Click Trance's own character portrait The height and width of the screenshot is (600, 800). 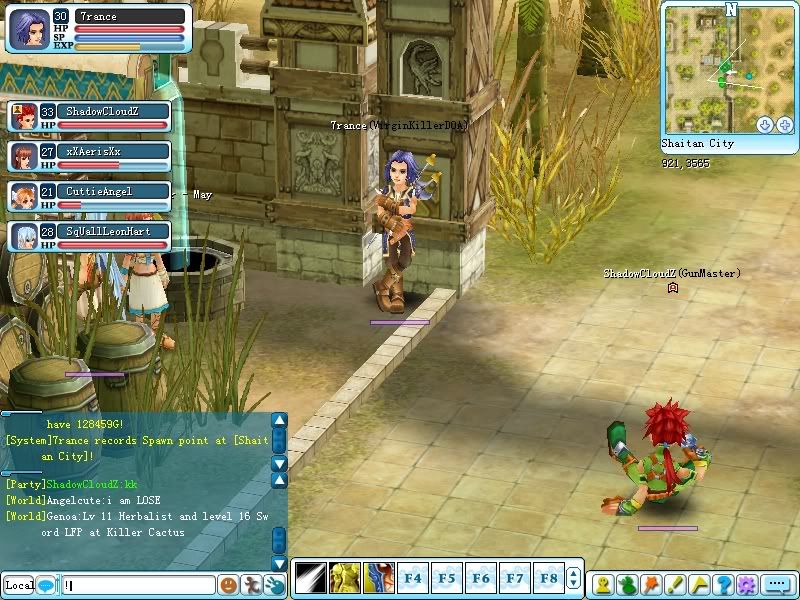pos(28,28)
